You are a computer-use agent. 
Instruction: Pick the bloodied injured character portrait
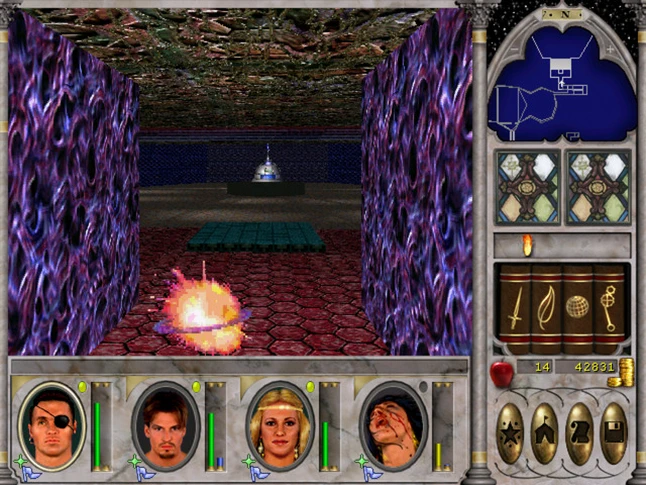(392, 425)
